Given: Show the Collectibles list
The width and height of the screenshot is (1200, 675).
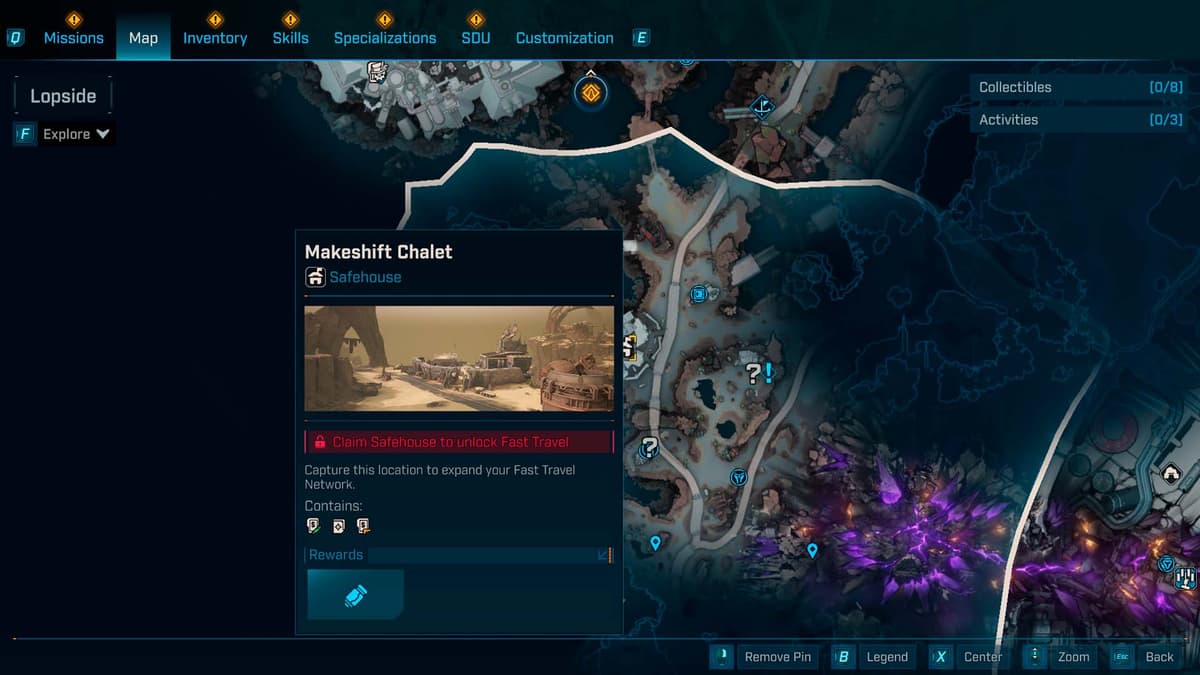Looking at the screenshot, I should [x=1080, y=87].
